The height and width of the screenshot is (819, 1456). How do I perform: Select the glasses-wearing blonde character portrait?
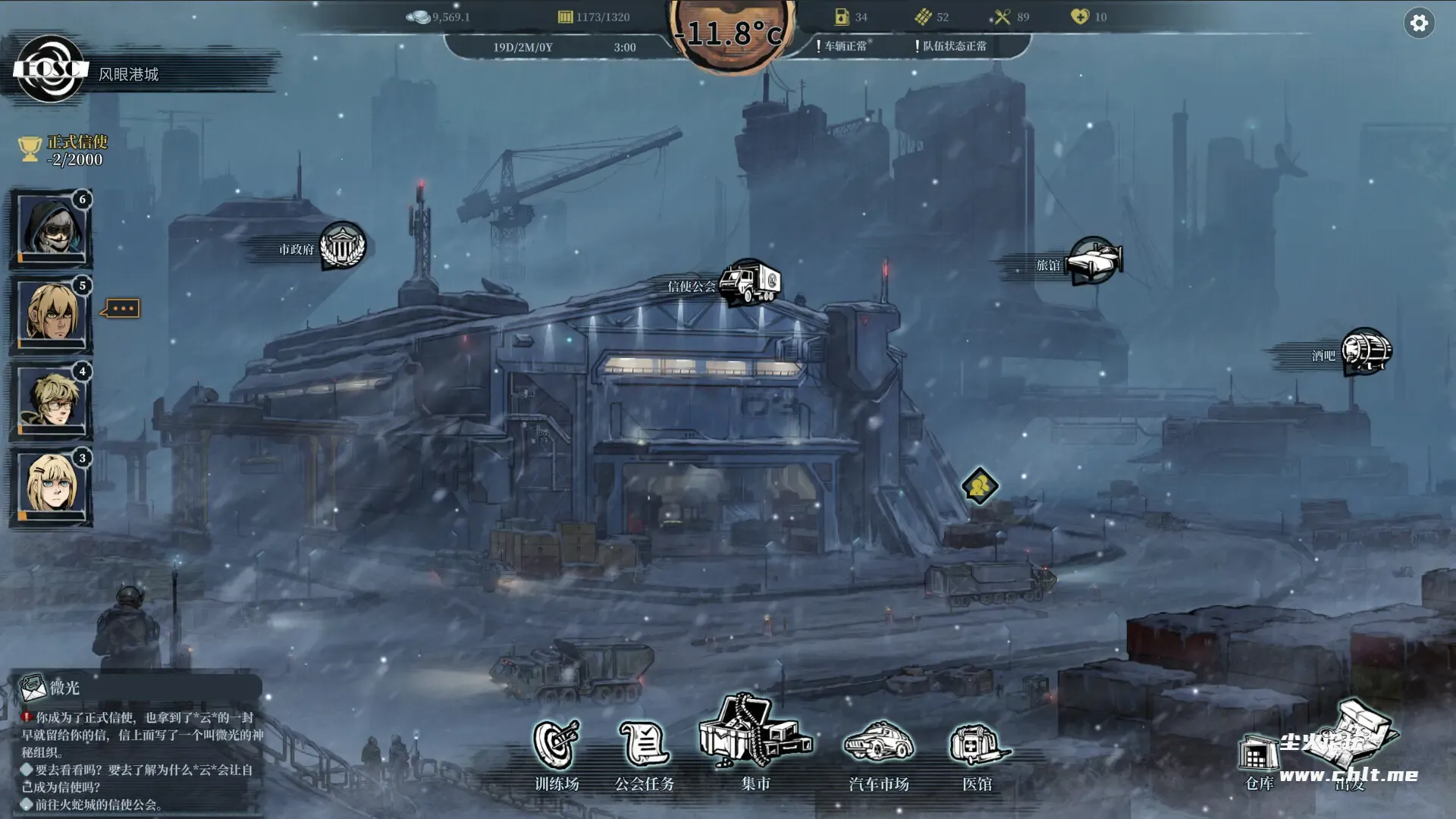(51, 400)
